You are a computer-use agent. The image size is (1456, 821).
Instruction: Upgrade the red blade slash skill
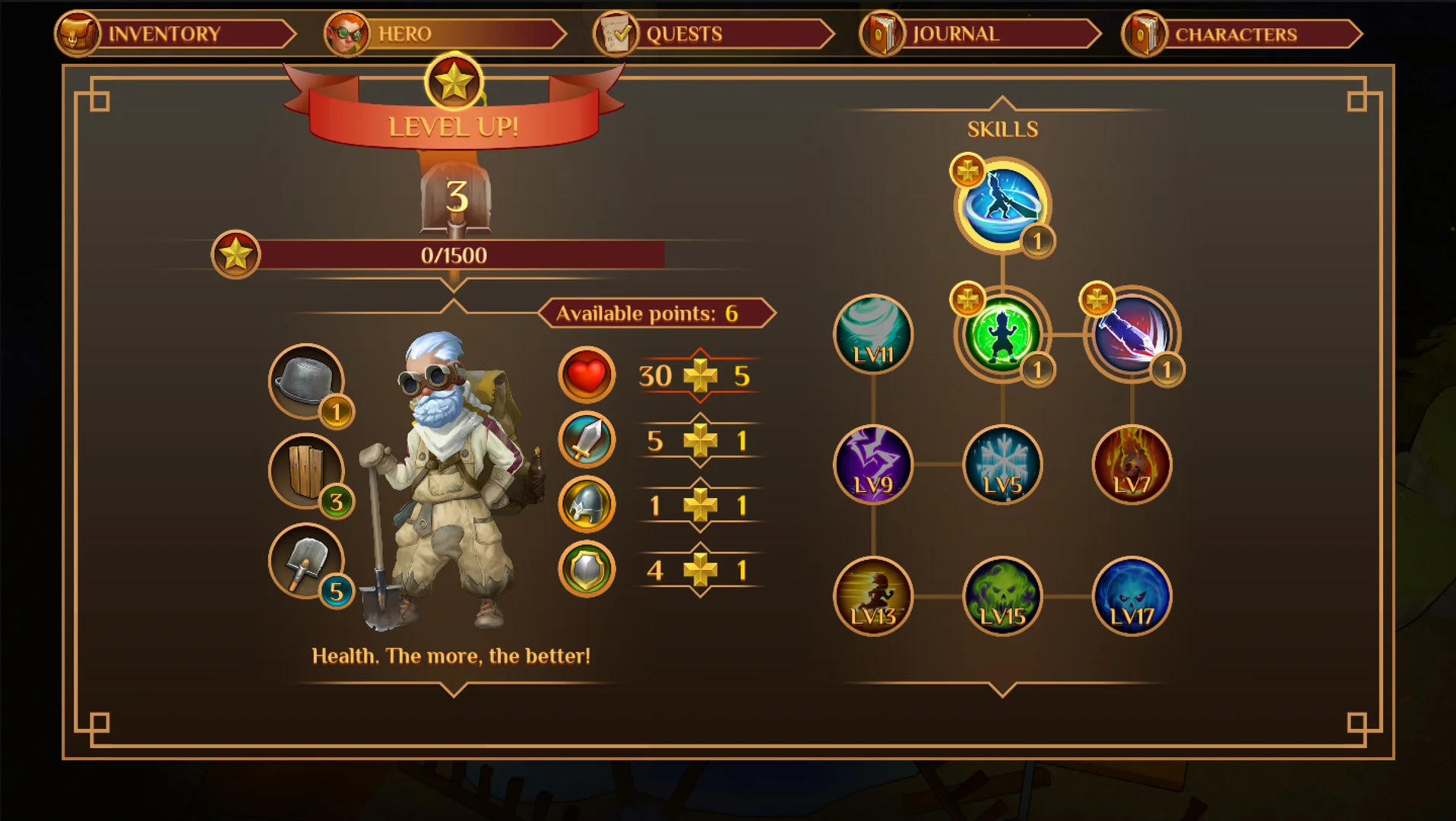pyautogui.click(x=1097, y=300)
